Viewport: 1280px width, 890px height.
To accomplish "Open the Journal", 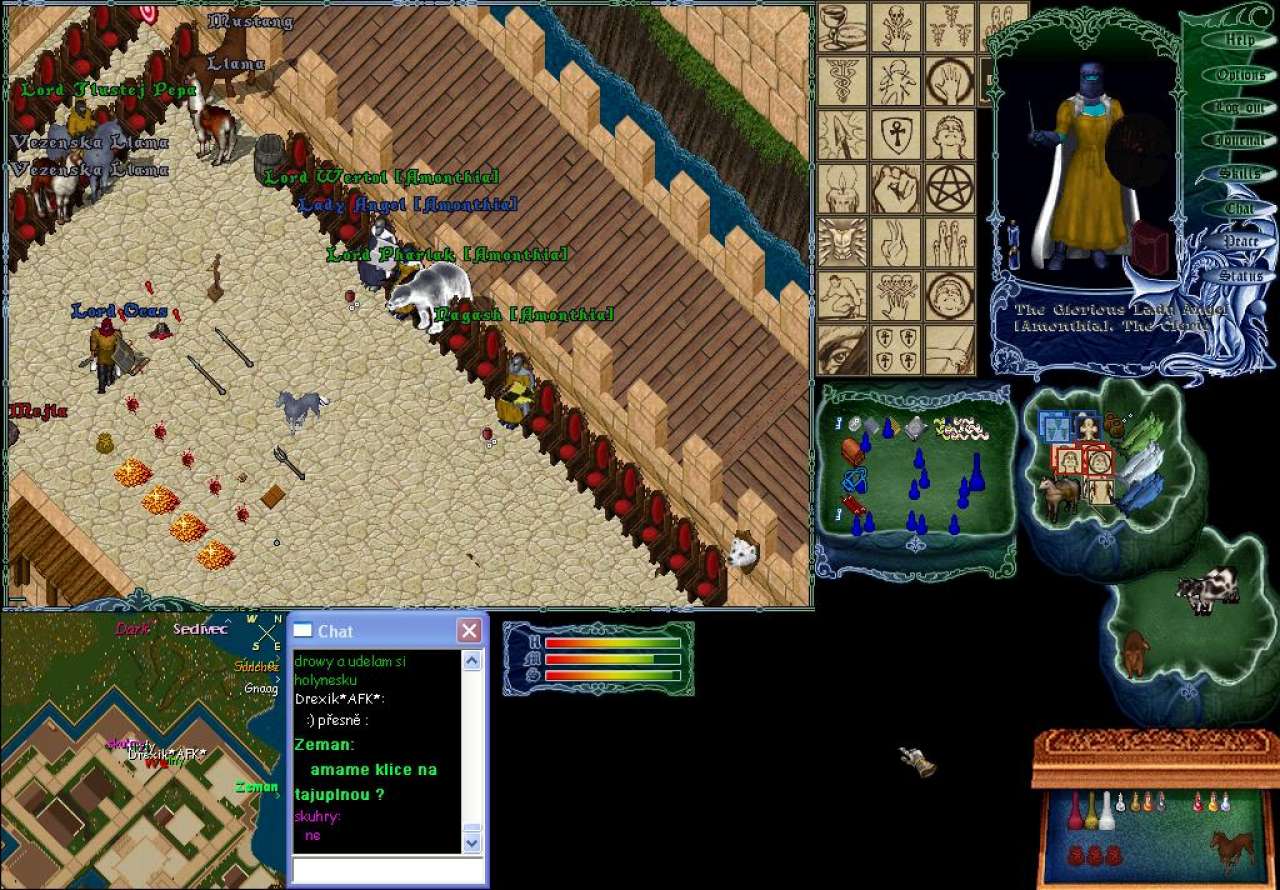I will (1240, 141).
